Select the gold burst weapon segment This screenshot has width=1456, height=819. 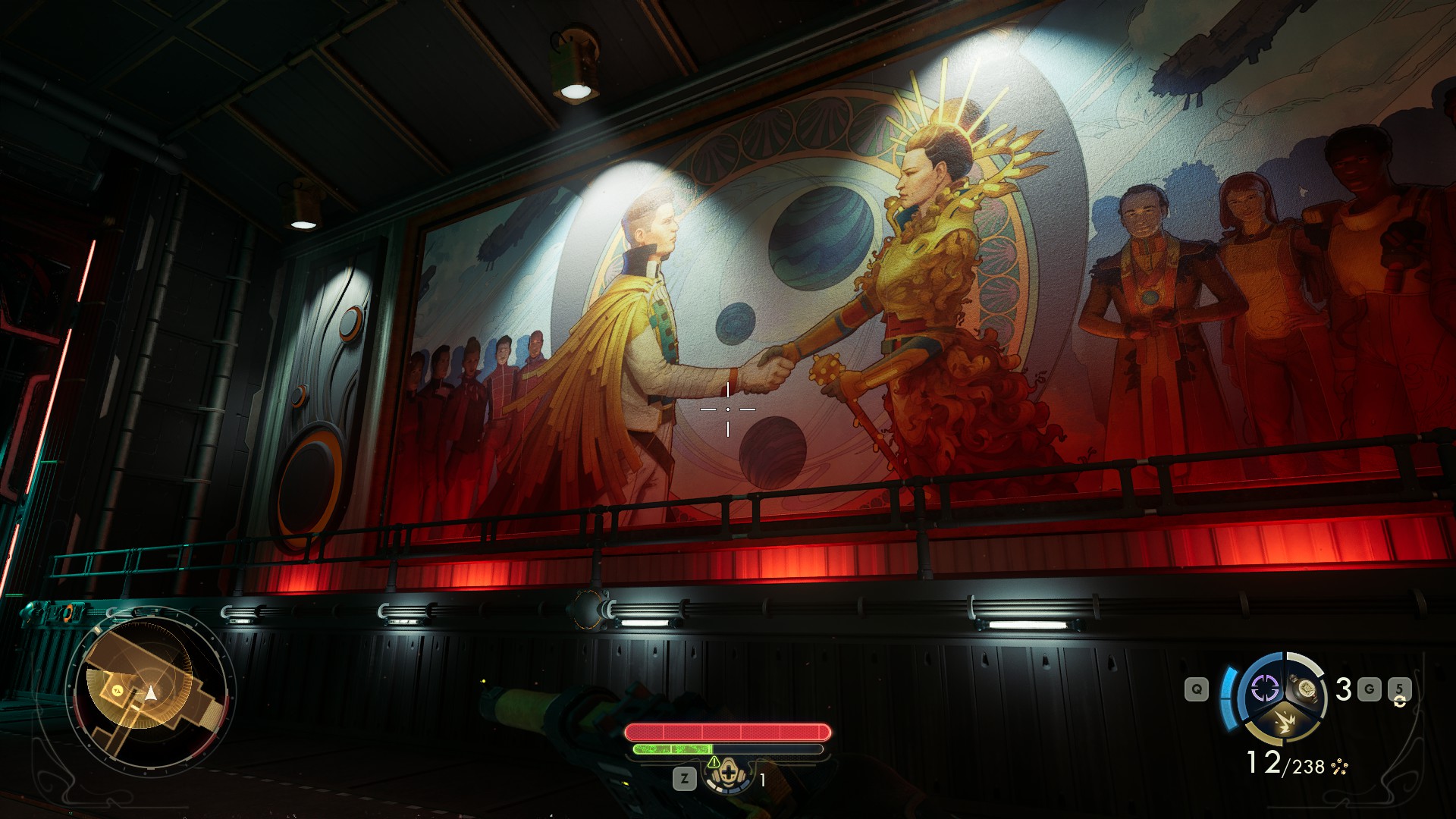pos(1284,723)
